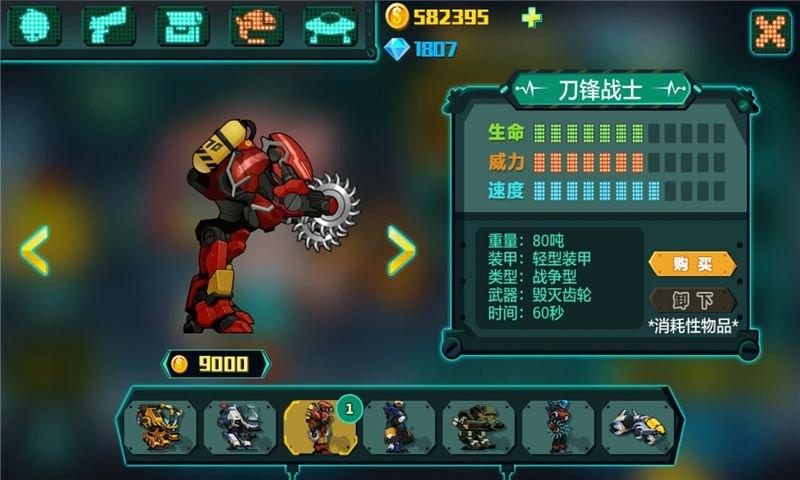This screenshot has width=800, height=480.
Task: Add more gold with the plus icon
Action: click(x=530, y=17)
